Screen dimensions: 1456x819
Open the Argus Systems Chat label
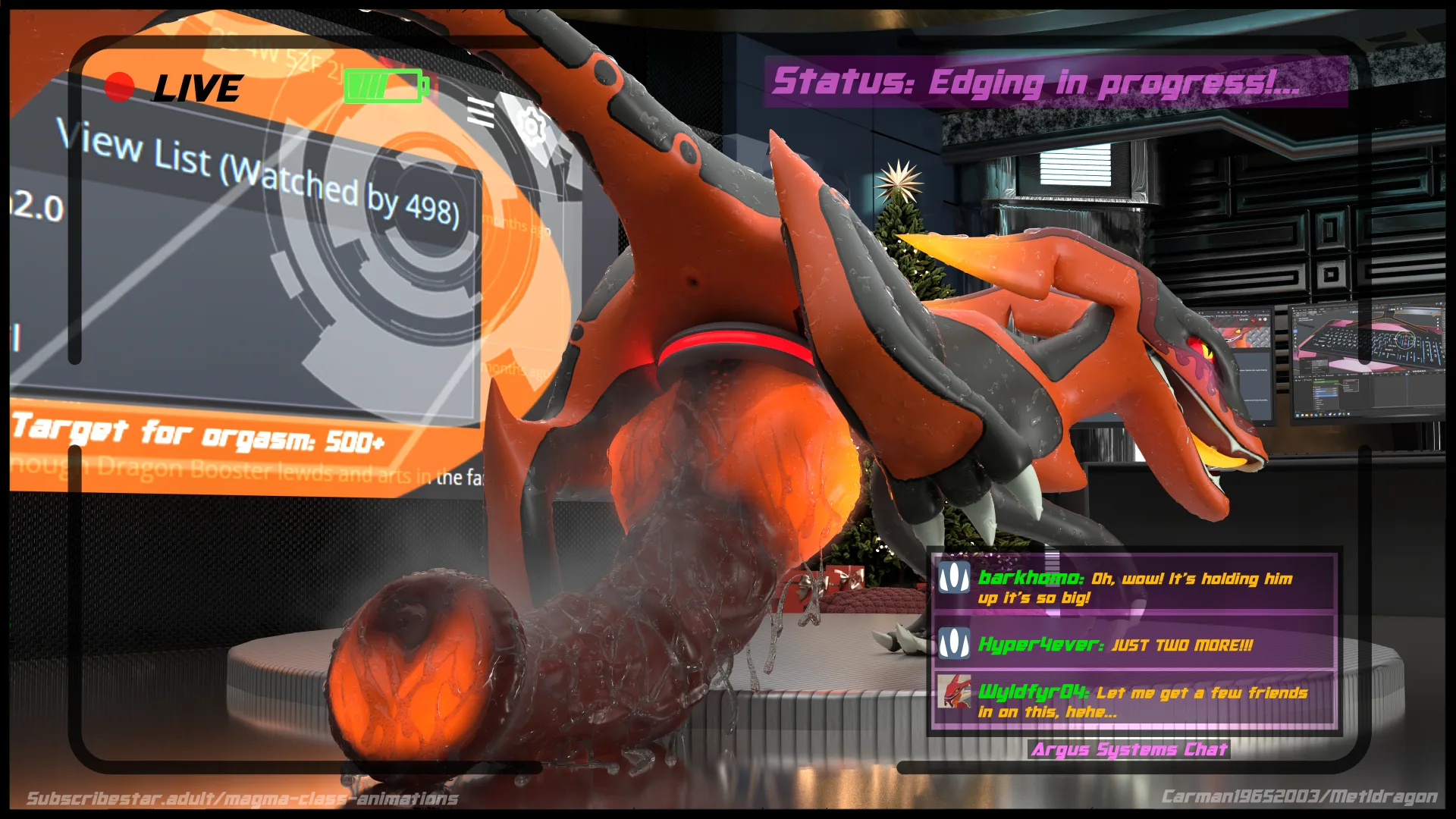click(1128, 749)
